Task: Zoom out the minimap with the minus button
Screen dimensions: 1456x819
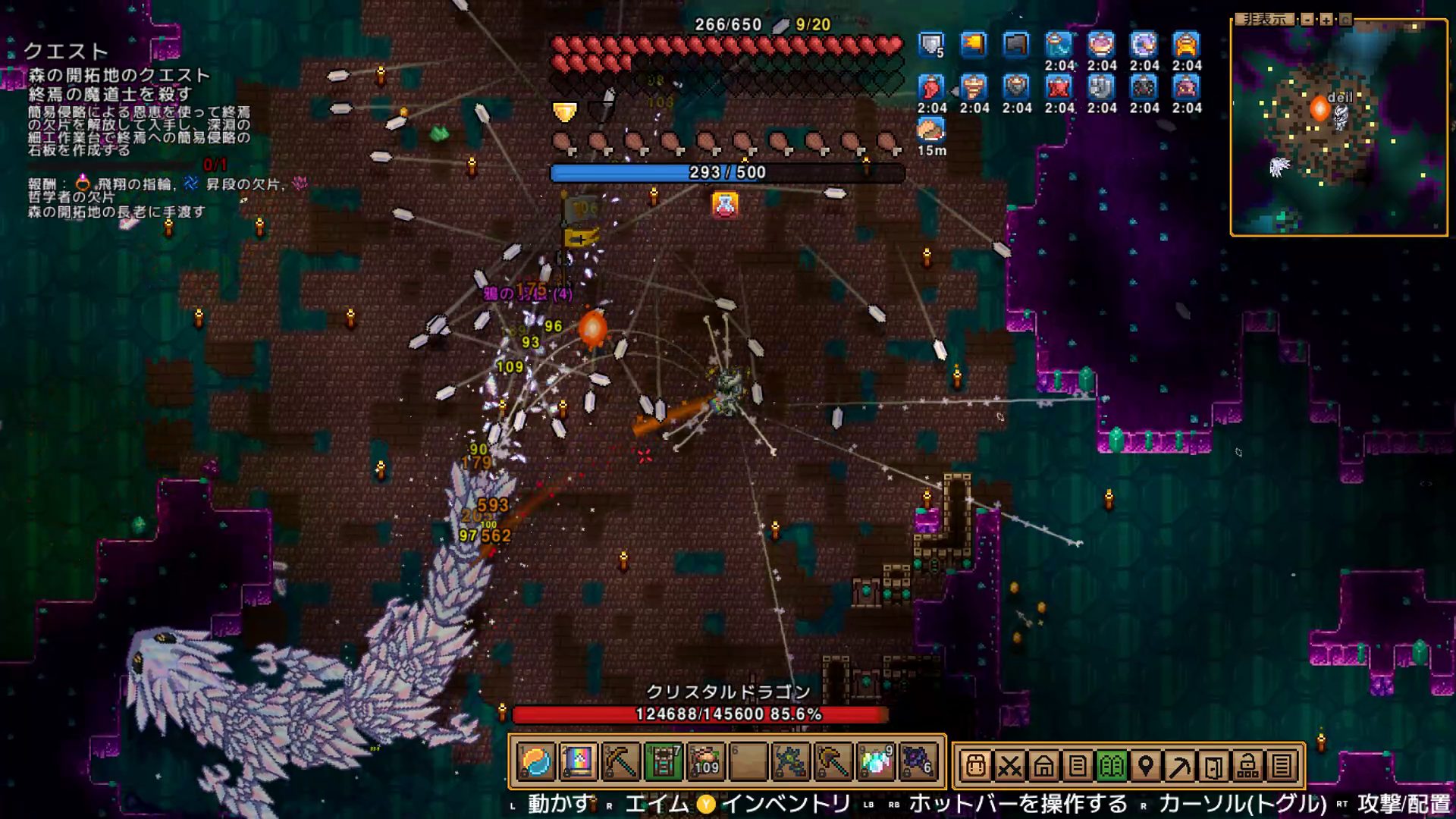Action: tap(1307, 20)
